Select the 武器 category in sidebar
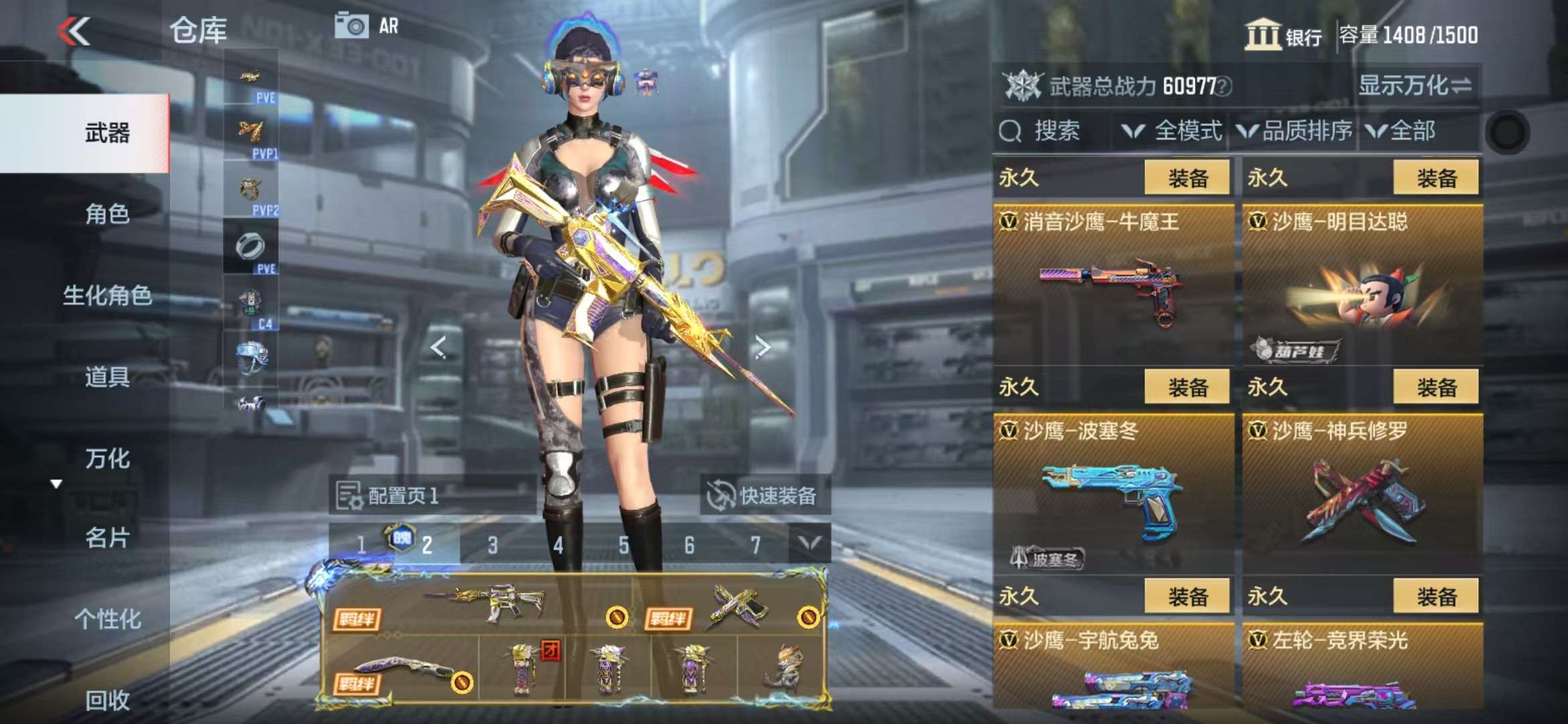This screenshot has width=1568, height=724. (107, 133)
